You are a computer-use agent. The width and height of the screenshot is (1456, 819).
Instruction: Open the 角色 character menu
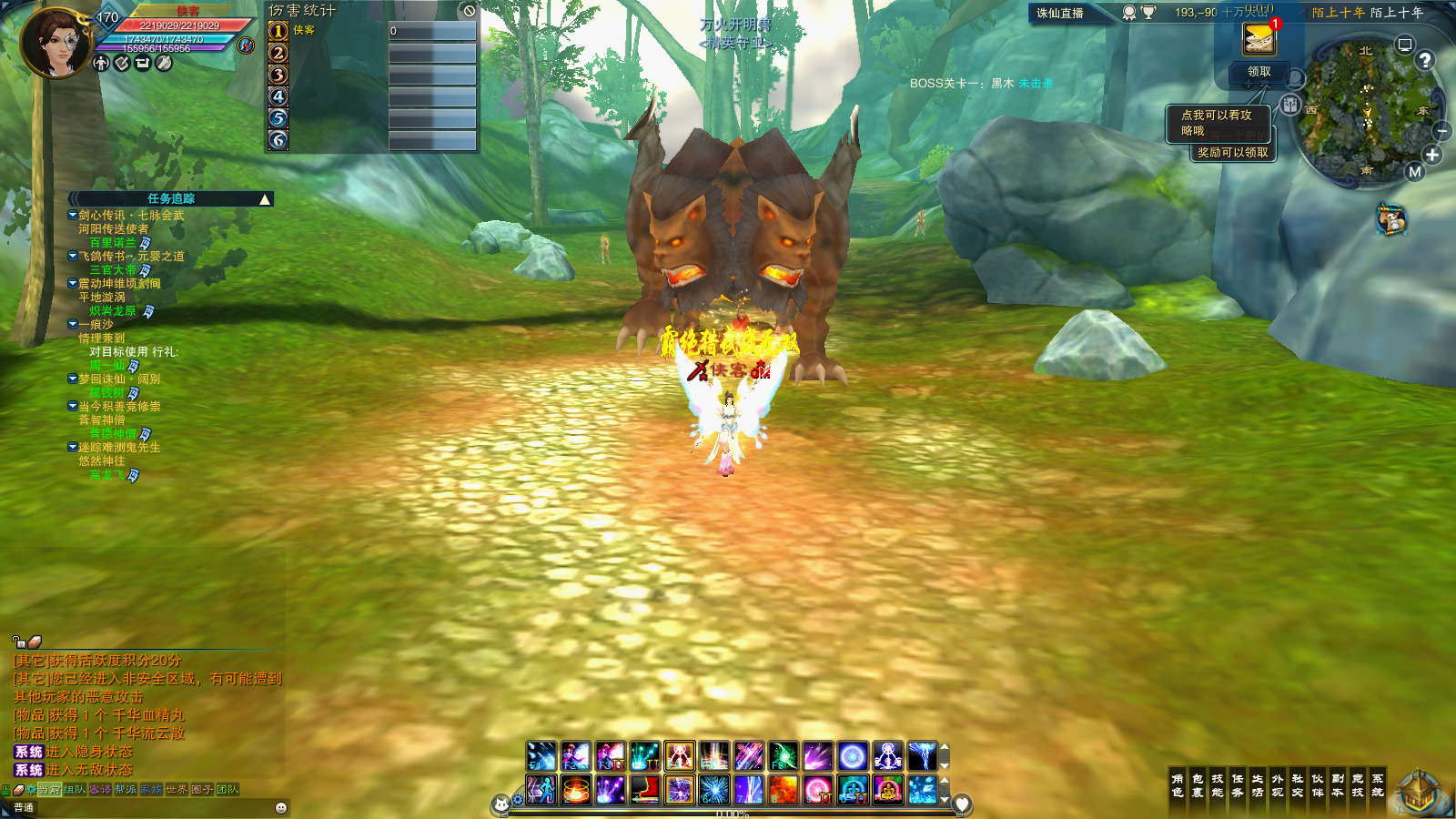click(1178, 785)
